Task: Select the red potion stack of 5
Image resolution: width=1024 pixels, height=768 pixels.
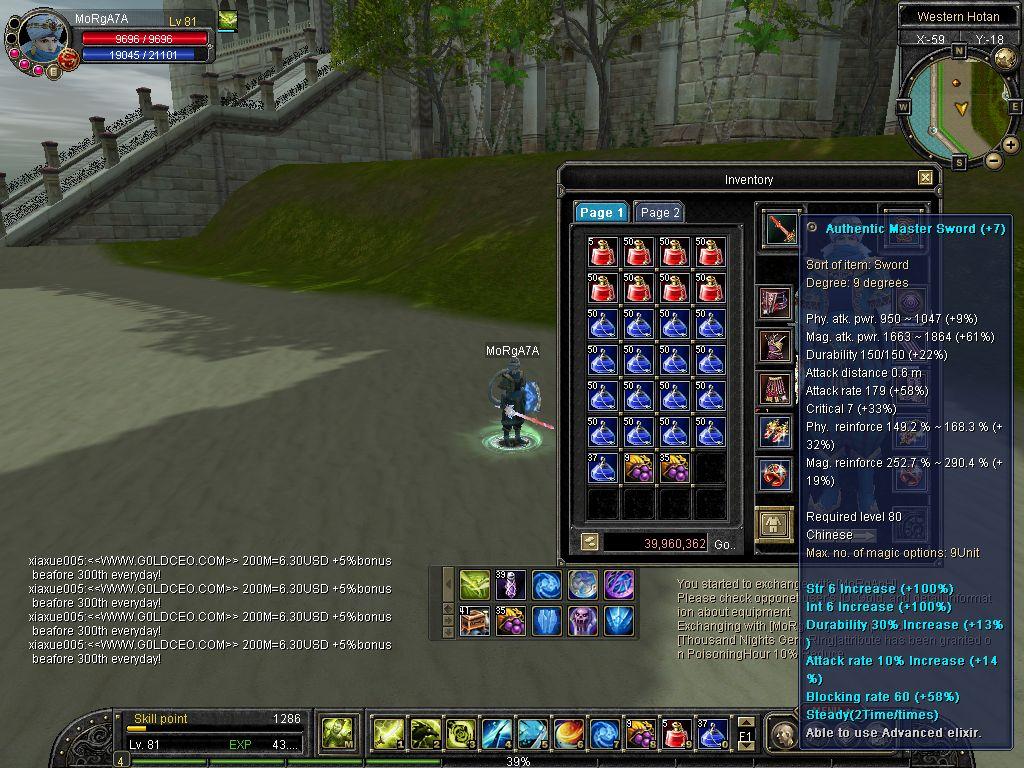Action: coord(602,252)
